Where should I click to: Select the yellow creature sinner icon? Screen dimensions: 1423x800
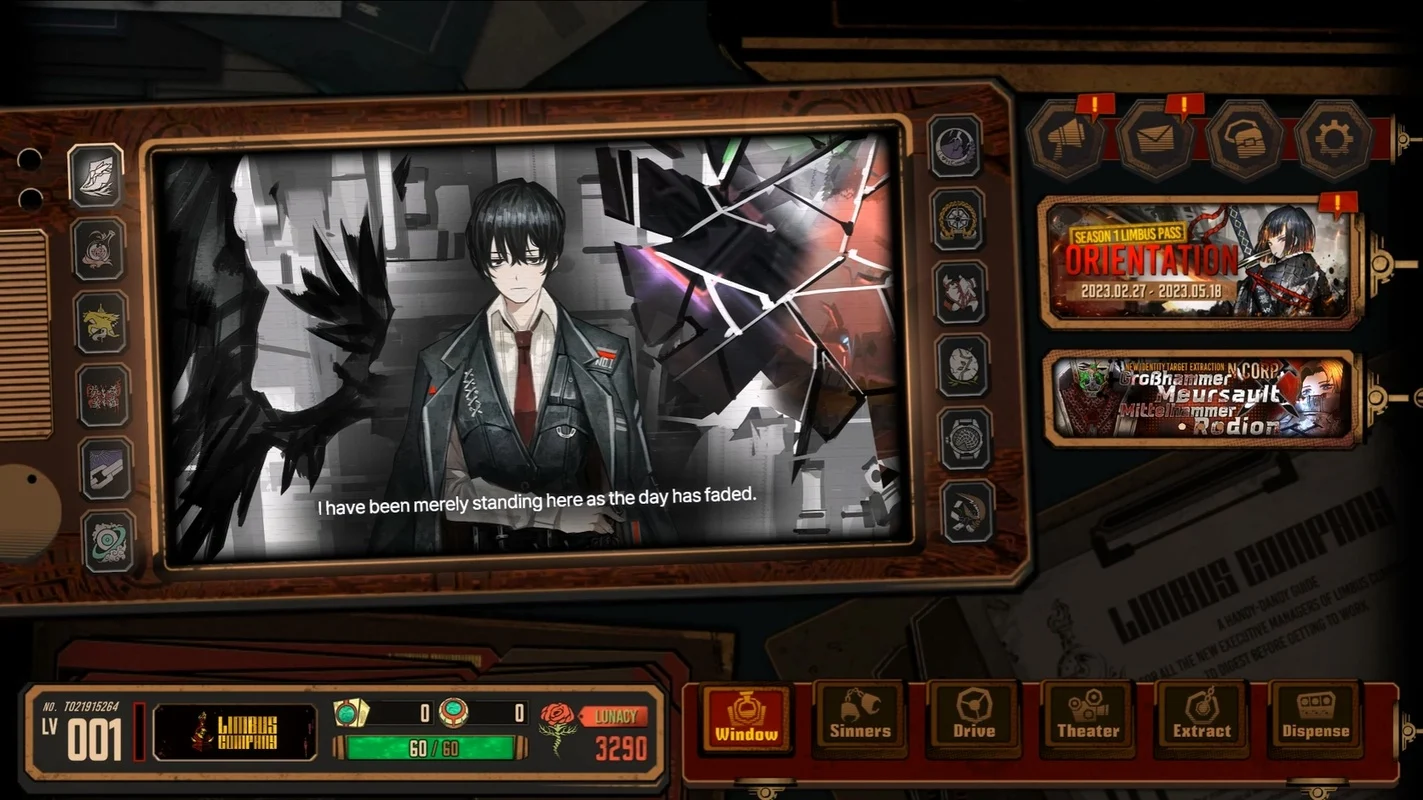coord(101,322)
